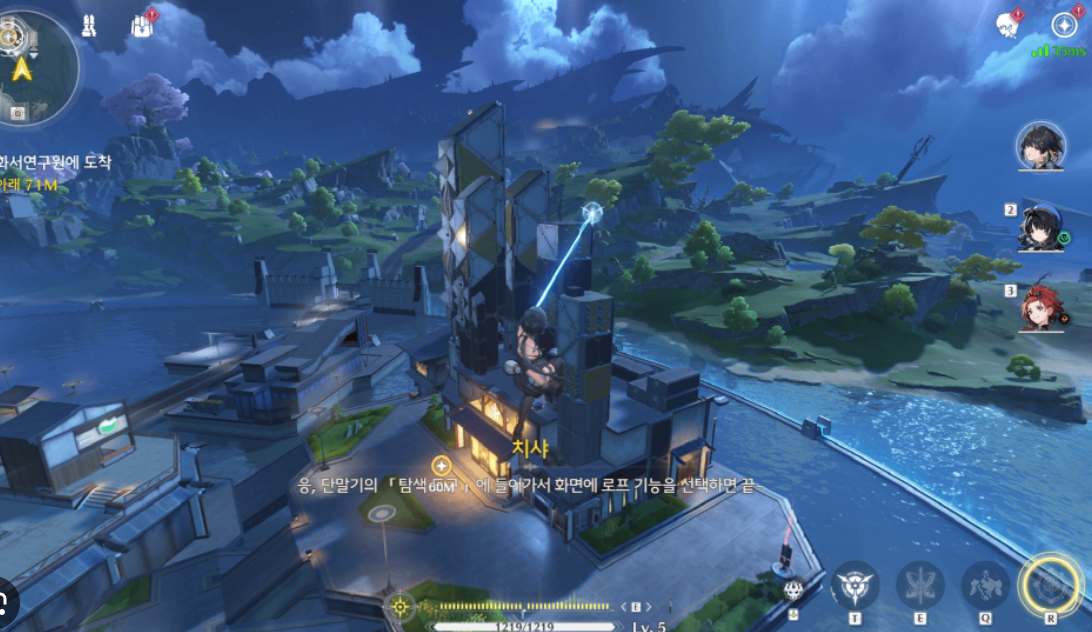Activate the winged emblem utility skill
This screenshot has height=632, width=1092.
click(857, 585)
